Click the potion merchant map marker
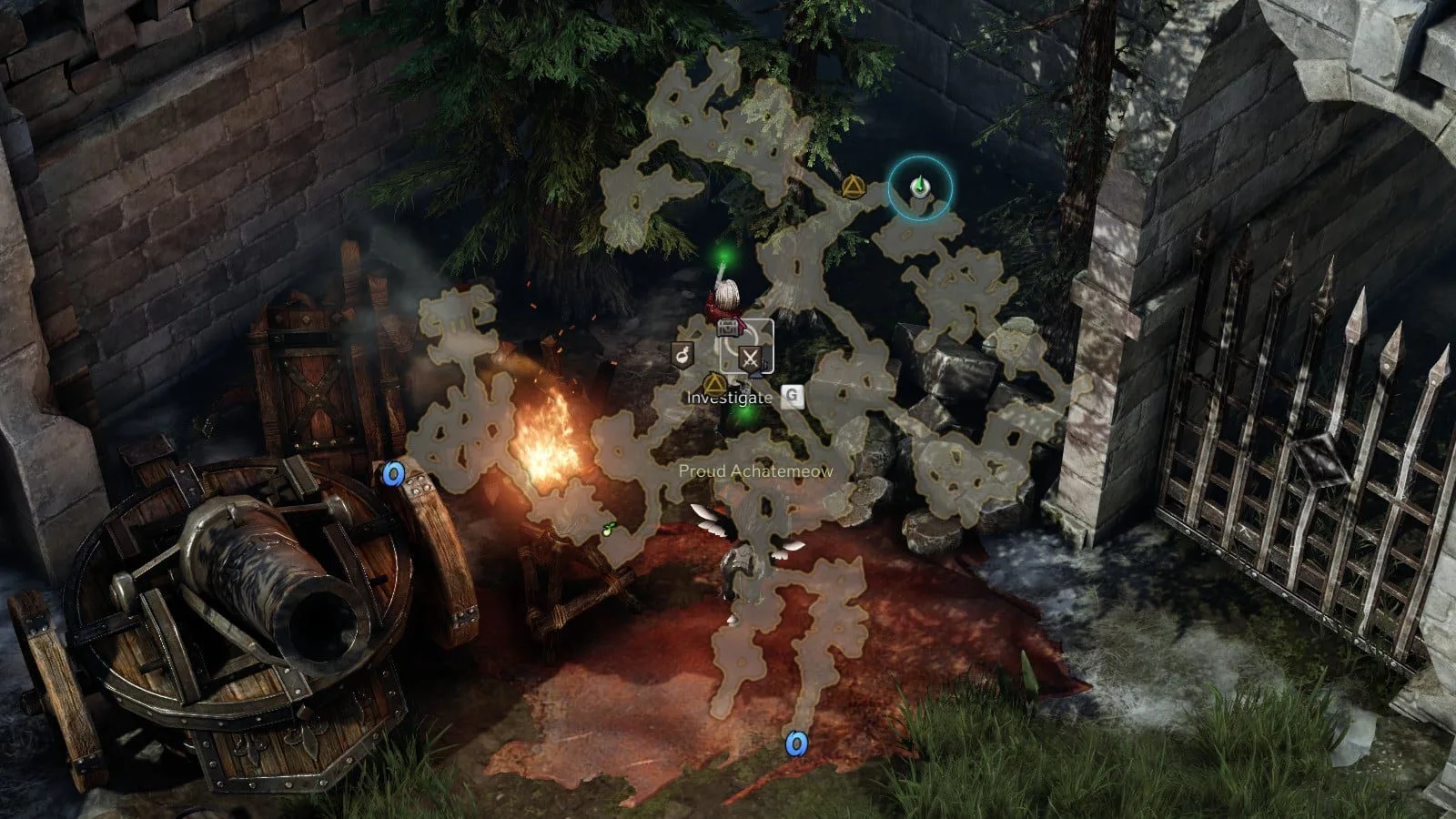Viewport: 1456px width, 819px height. (682, 355)
